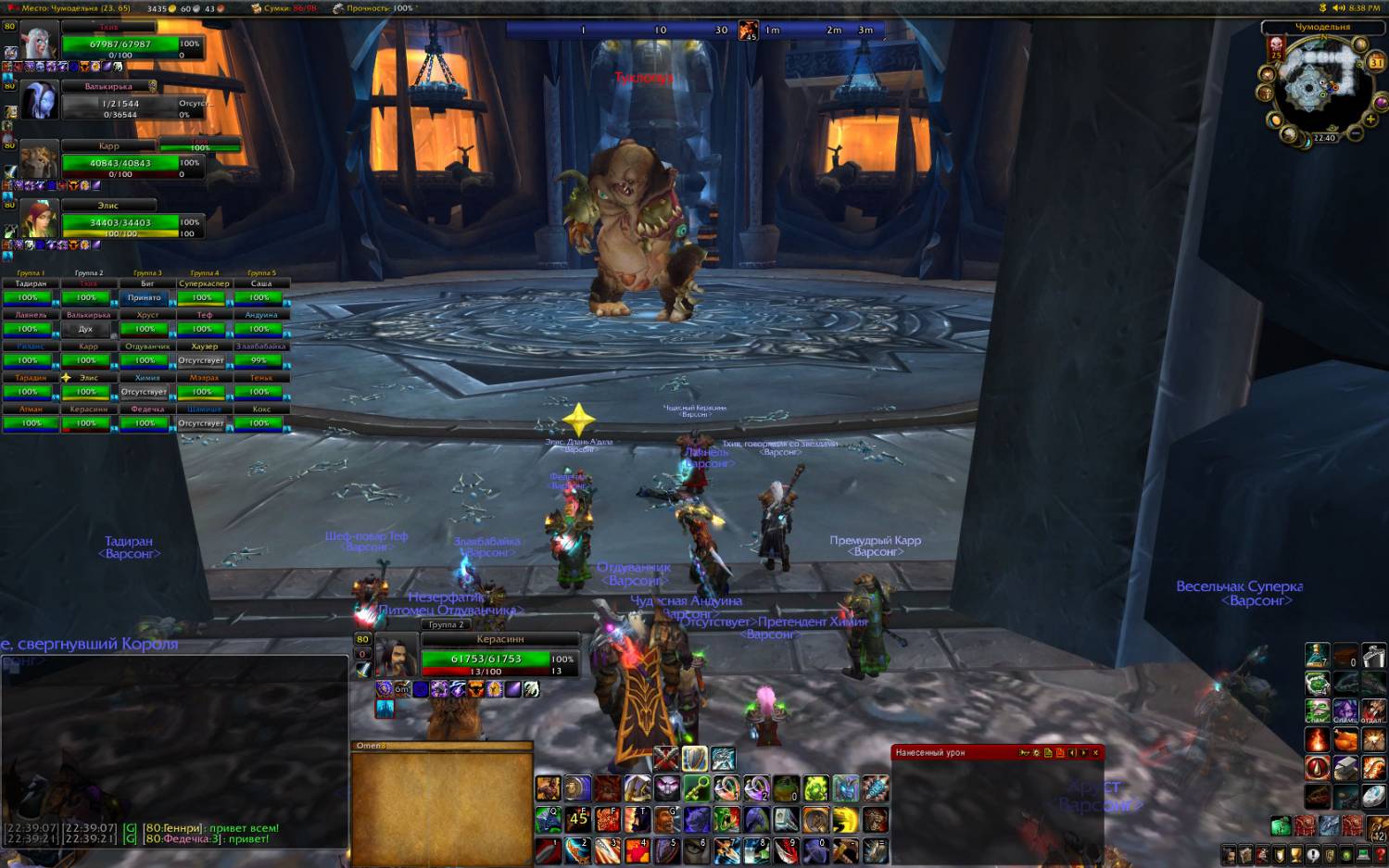Use the ability showing the 45 cooldown
Viewport: 1389px width, 868px height.
click(578, 819)
